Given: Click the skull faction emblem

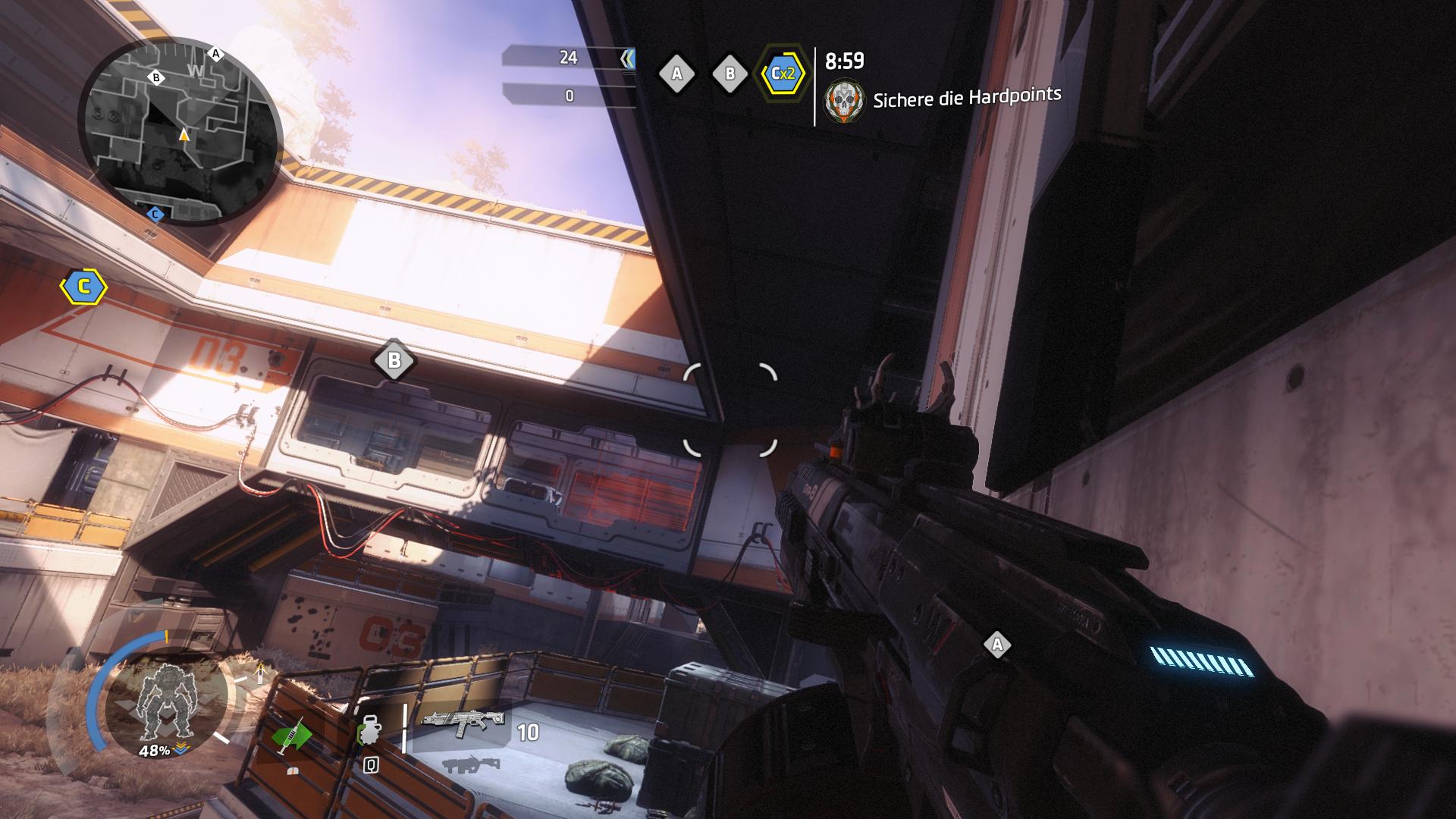Looking at the screenshot, I should pyautogui.click(x=844, y=102).
